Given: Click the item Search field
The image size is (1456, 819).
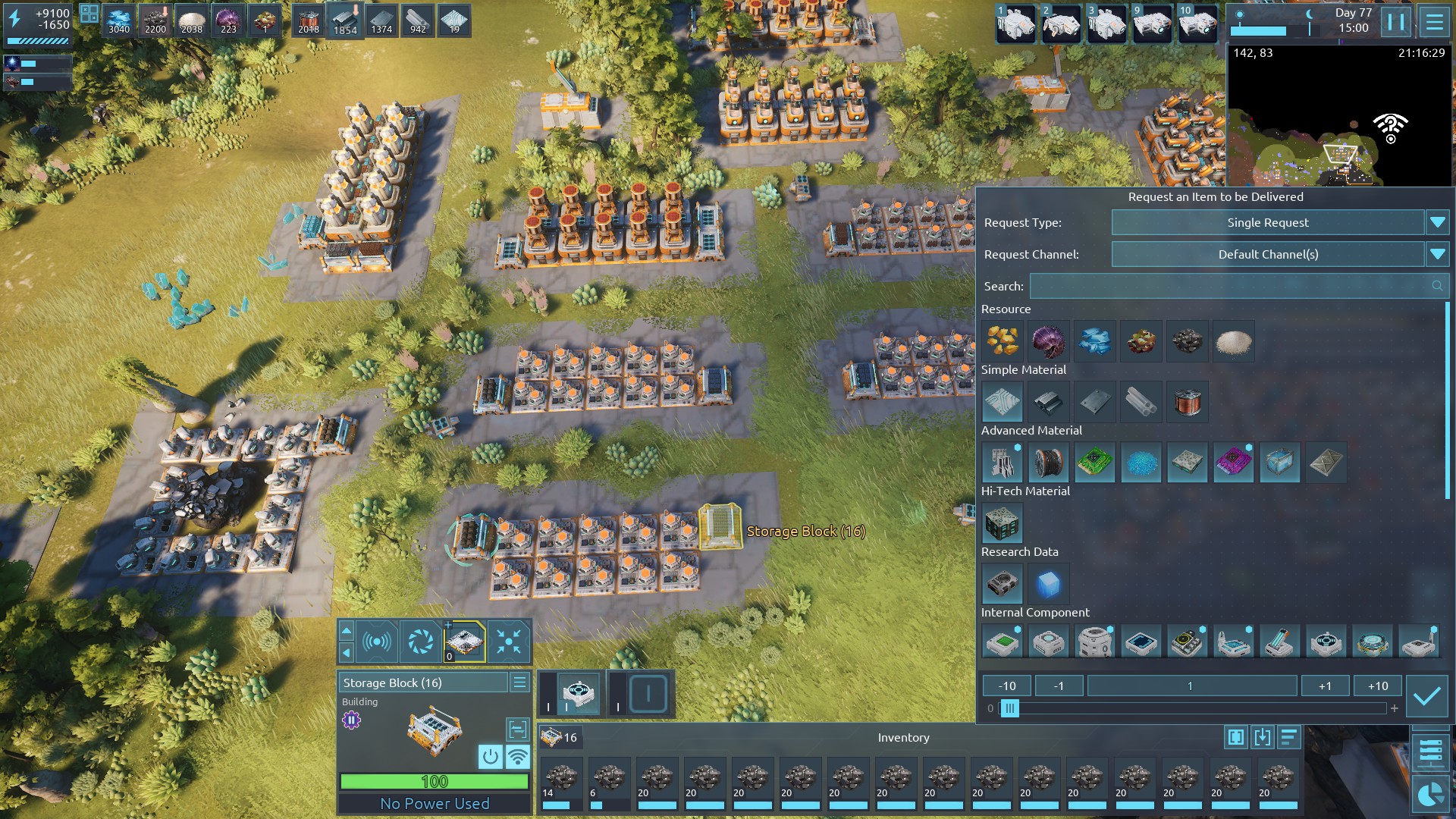Looking at the screenshot, I should pos(1228,287).
